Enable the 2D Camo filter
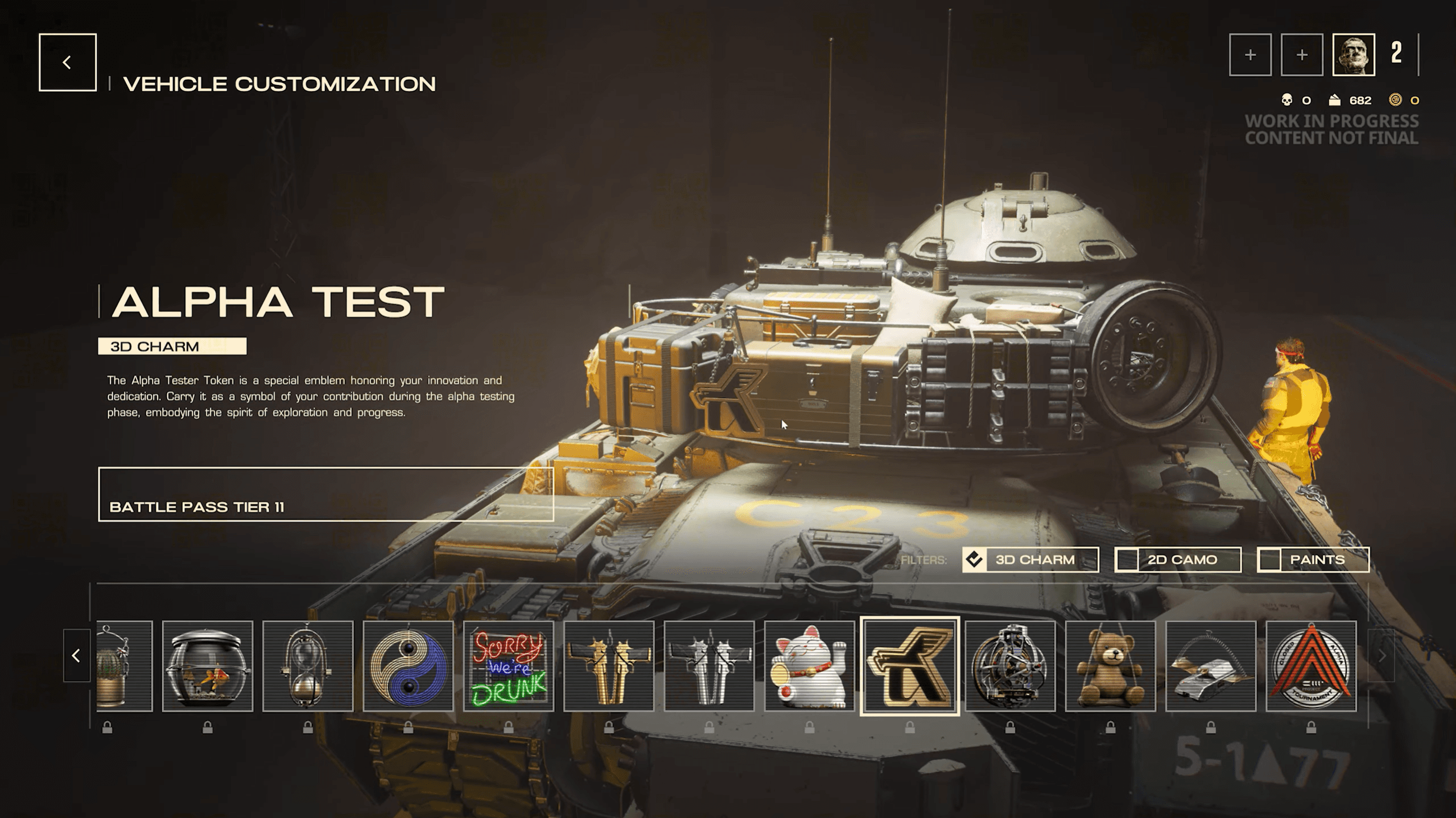 coord(1177,560)
